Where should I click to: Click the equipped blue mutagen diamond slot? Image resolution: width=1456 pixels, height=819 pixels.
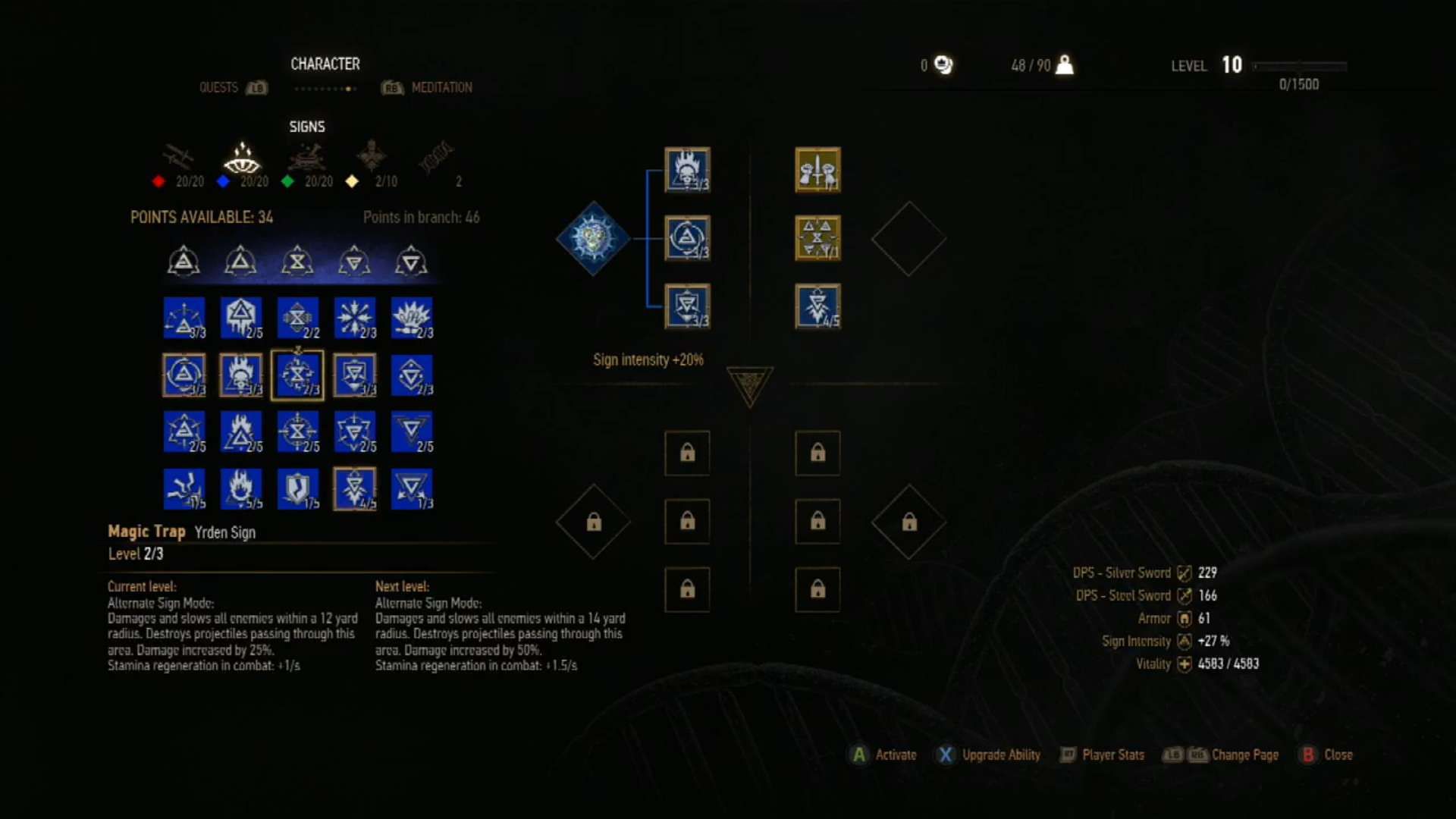593,239
